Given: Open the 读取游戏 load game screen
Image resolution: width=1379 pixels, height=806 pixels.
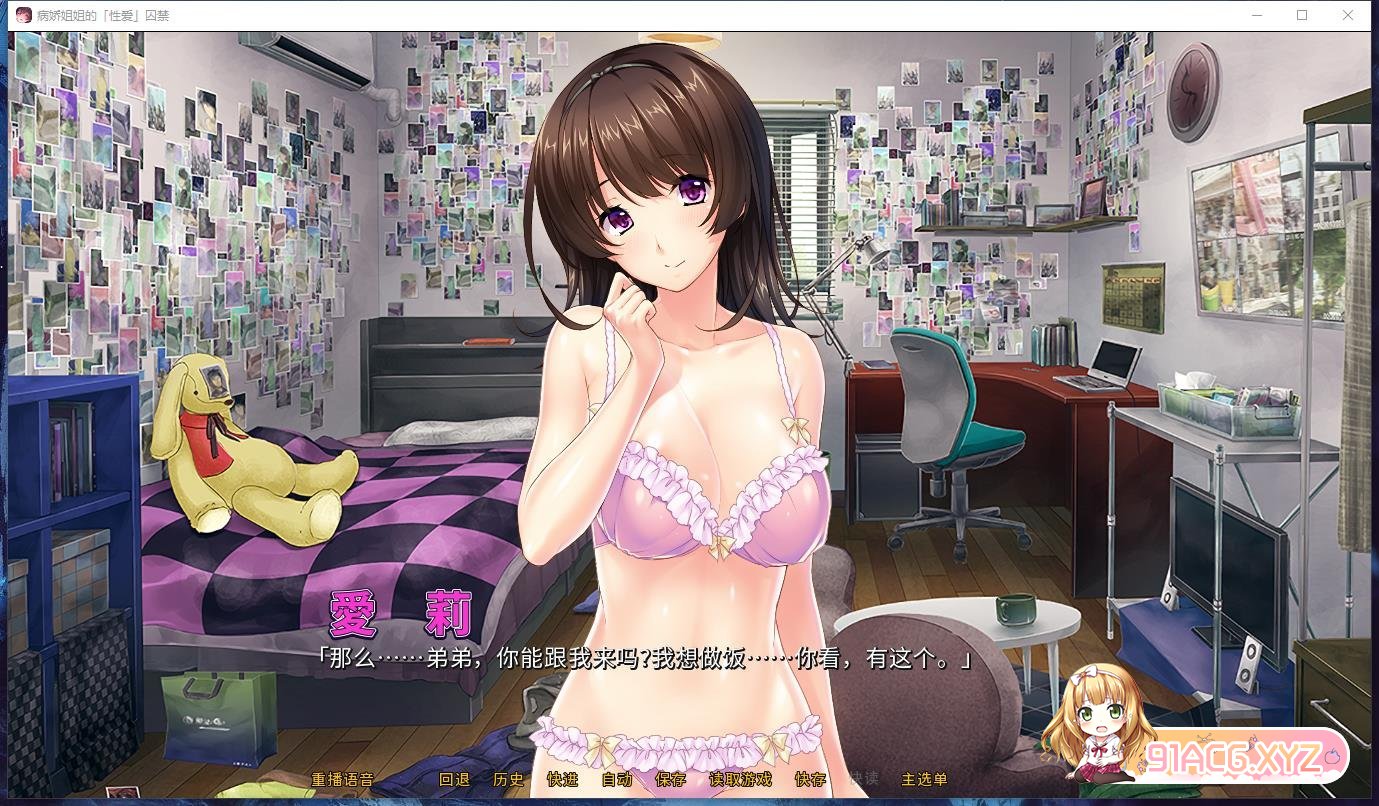Looking at the screenshot, I should 740,780.
